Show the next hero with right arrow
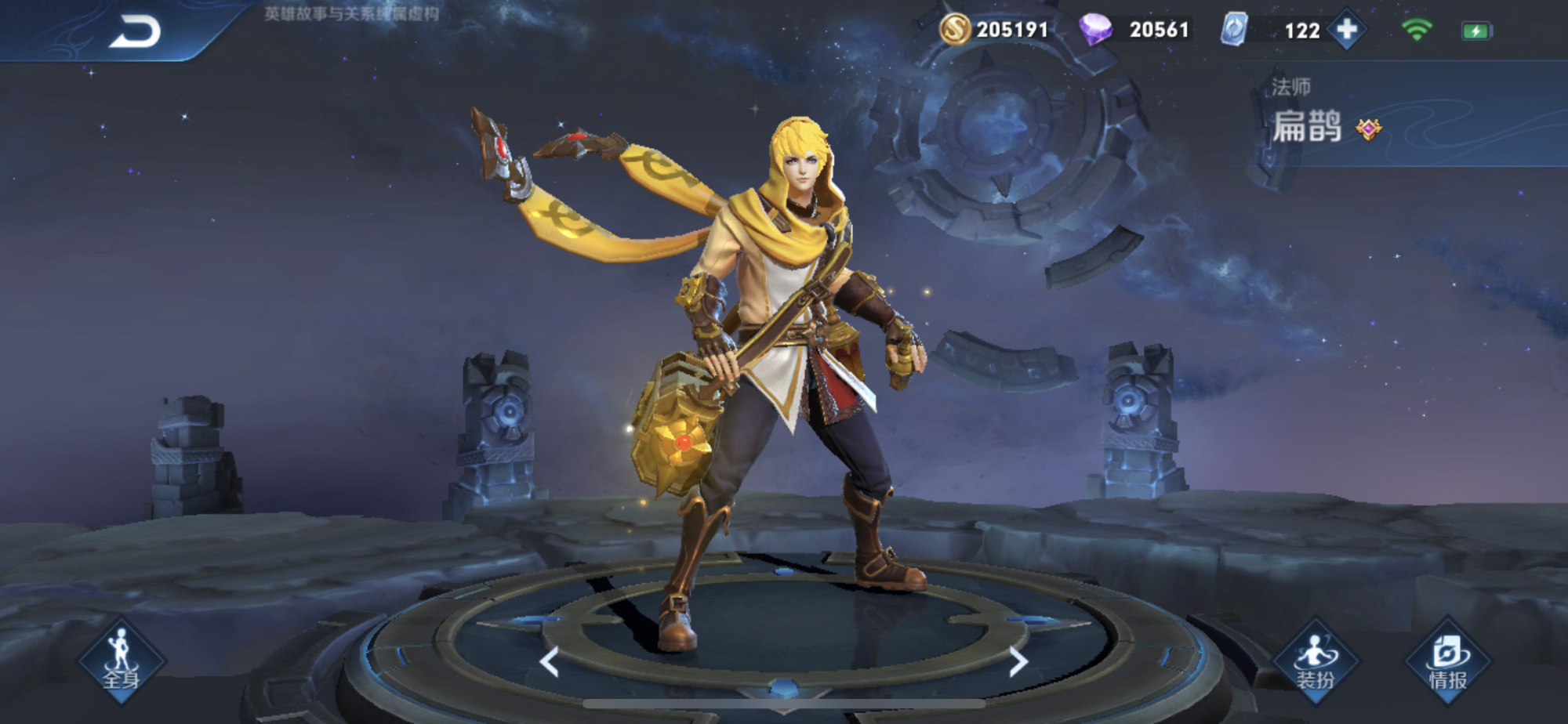 (1017, 662)
